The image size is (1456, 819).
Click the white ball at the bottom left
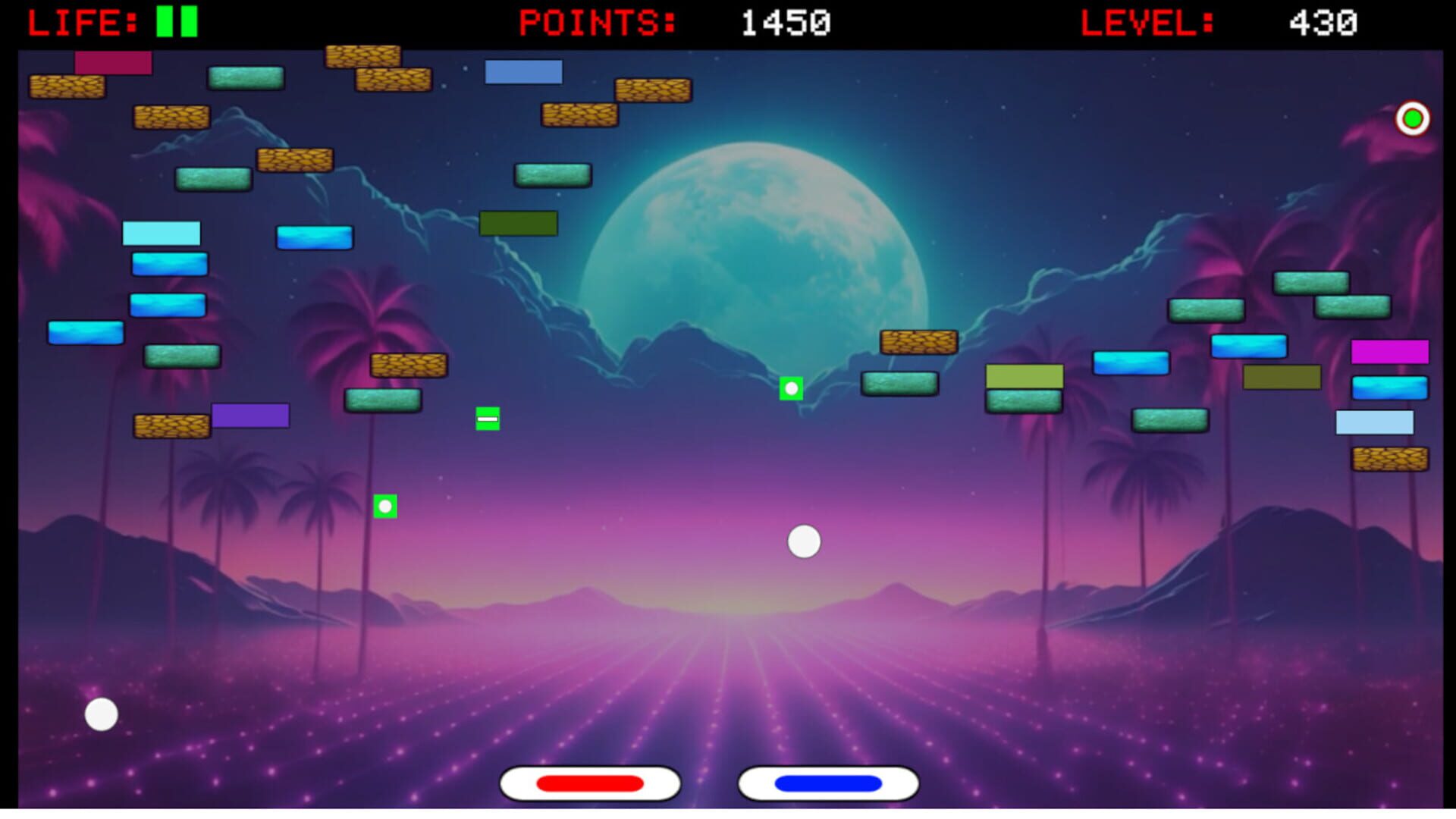pyautogui.click(x=101, y=714)
